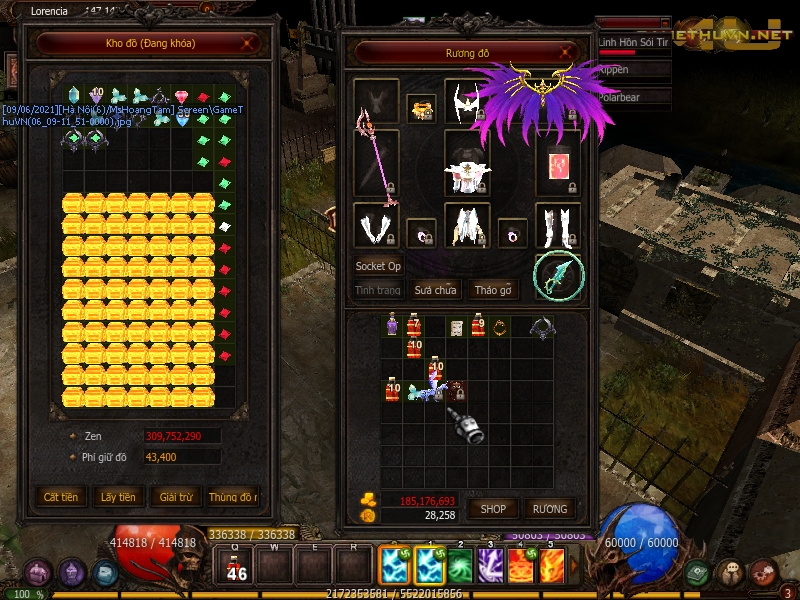Click the Tháo gỡ button

(x=493, y=290)
